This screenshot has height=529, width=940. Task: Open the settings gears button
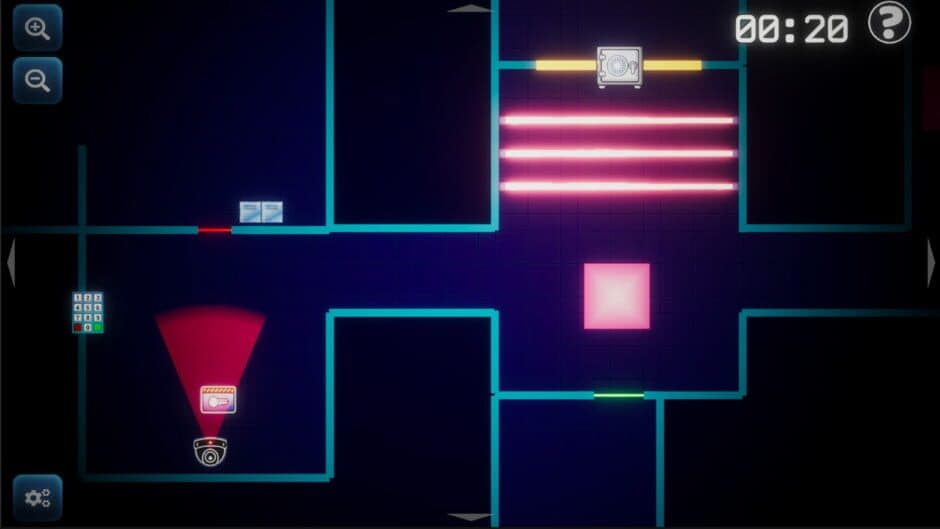38,497
